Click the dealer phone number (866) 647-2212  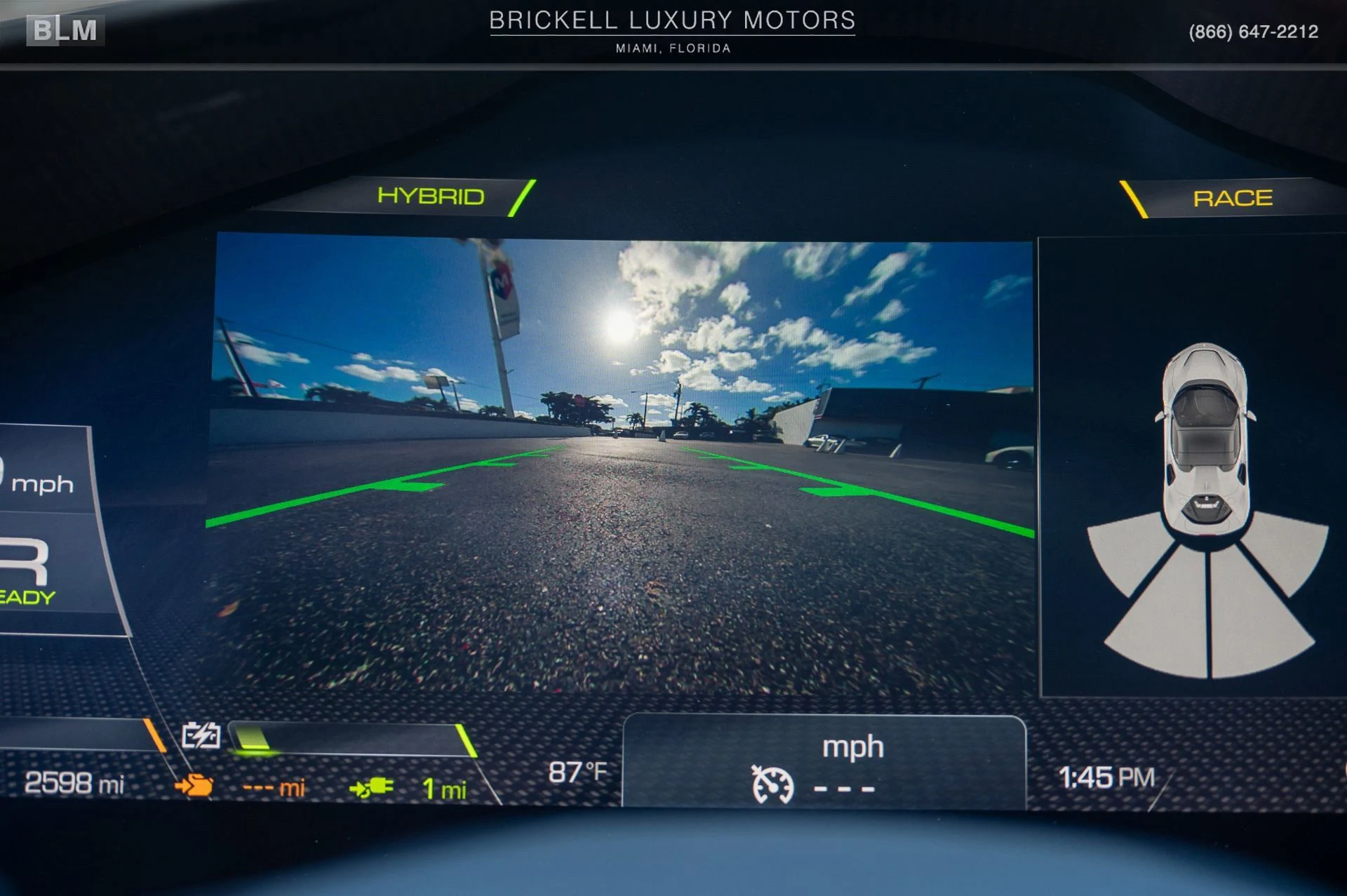[1253, 32]
